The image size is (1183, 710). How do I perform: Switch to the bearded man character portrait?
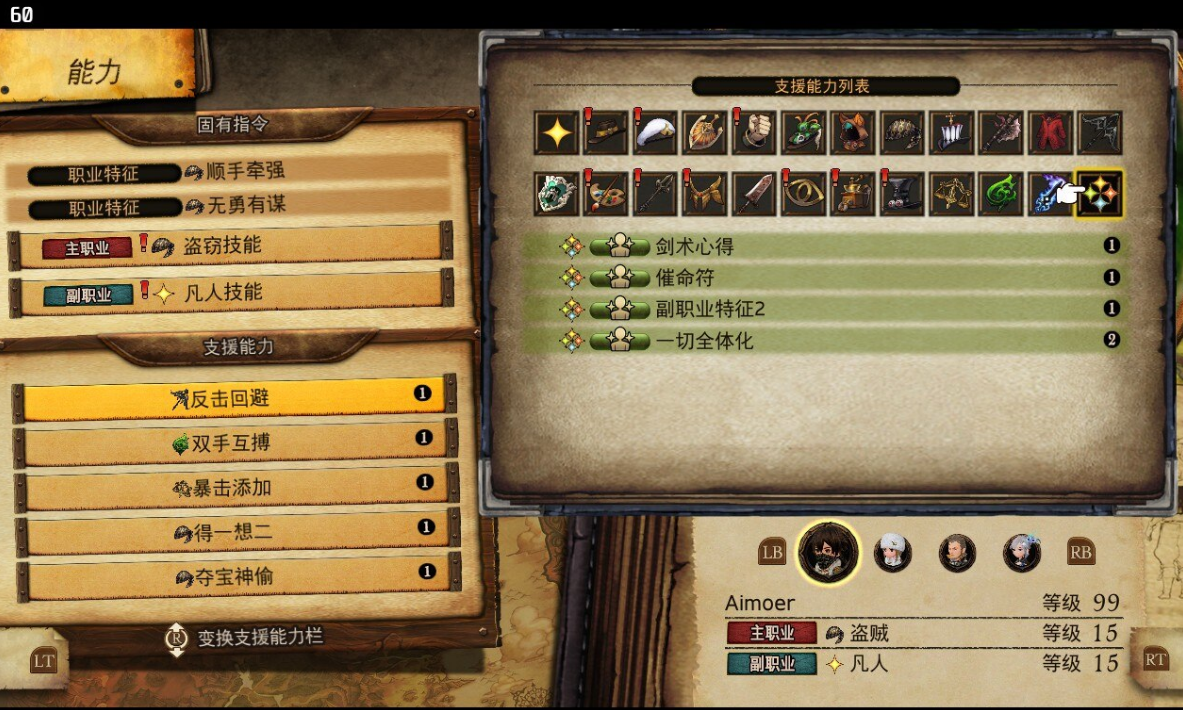pos(957,551)
